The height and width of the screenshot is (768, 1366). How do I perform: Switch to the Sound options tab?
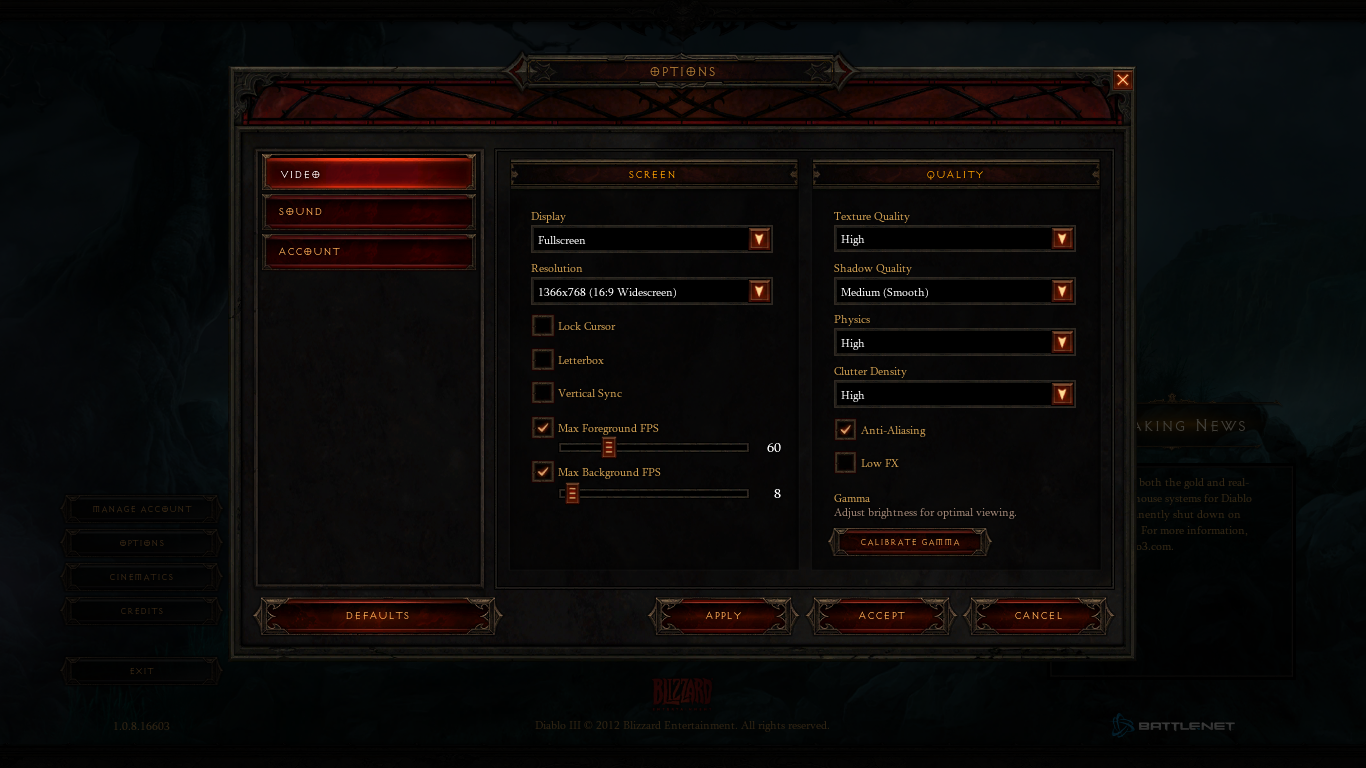click(x=368, y=212)
